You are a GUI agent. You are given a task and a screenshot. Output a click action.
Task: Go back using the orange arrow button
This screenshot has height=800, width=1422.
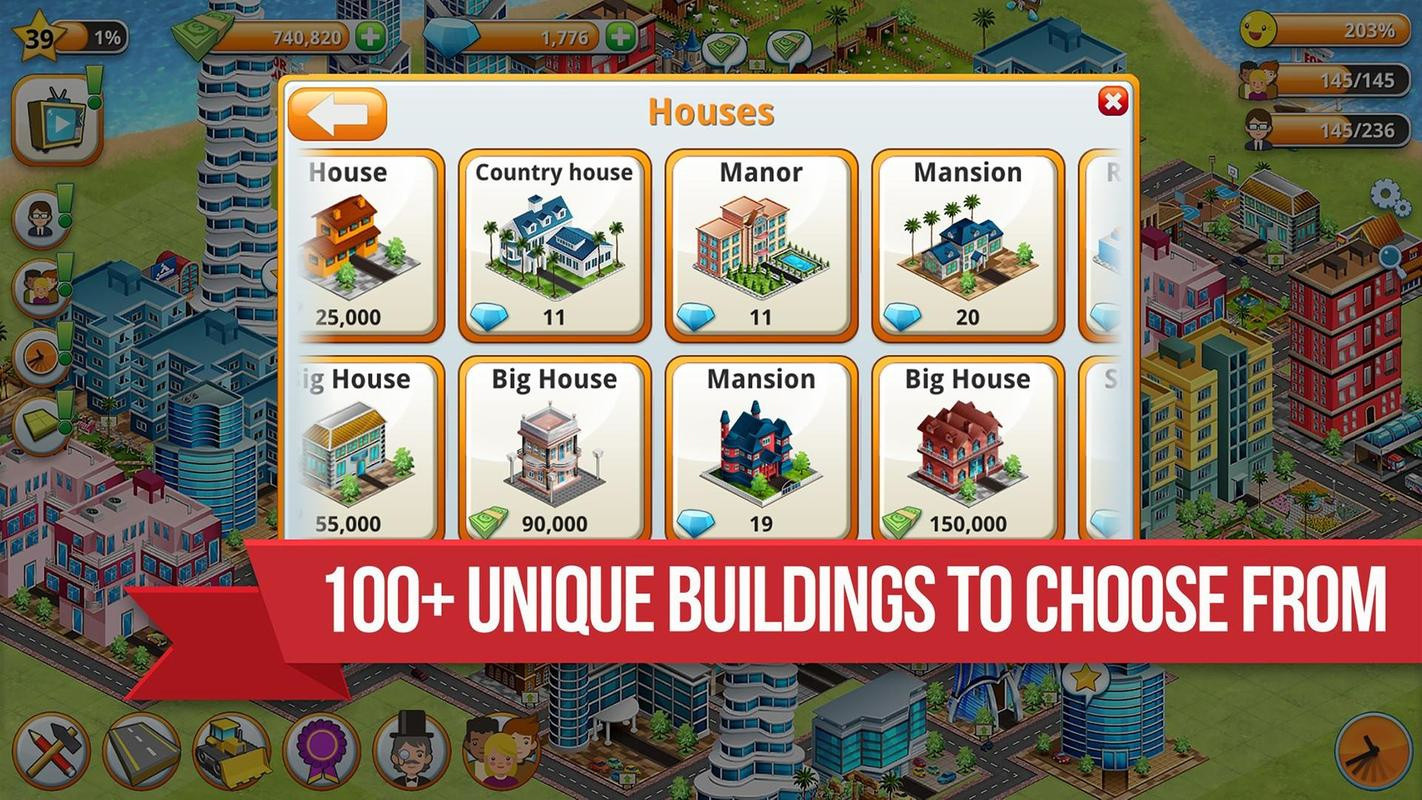(337, 114)
